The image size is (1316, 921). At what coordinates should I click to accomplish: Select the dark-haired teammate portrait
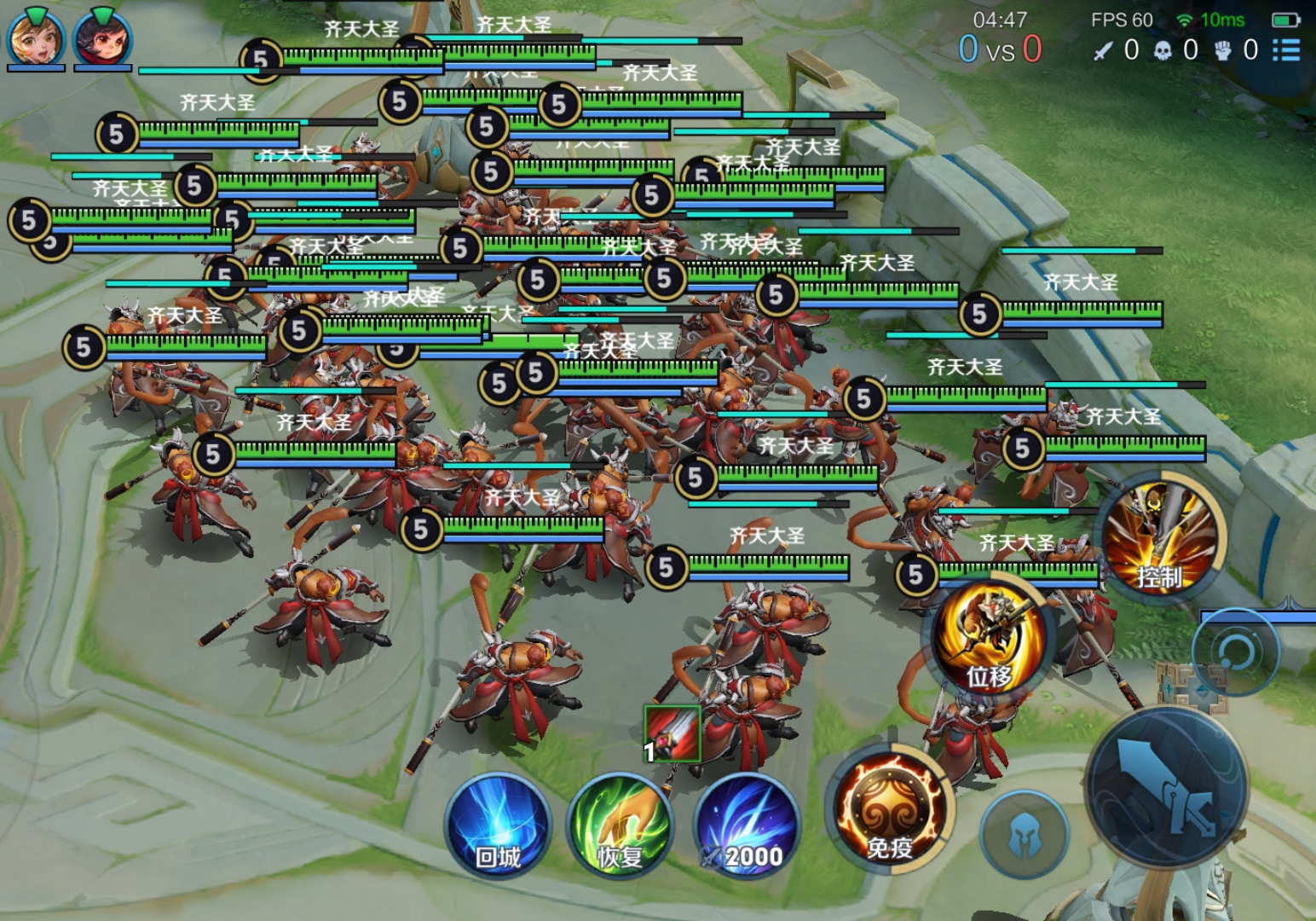[102, 38]
